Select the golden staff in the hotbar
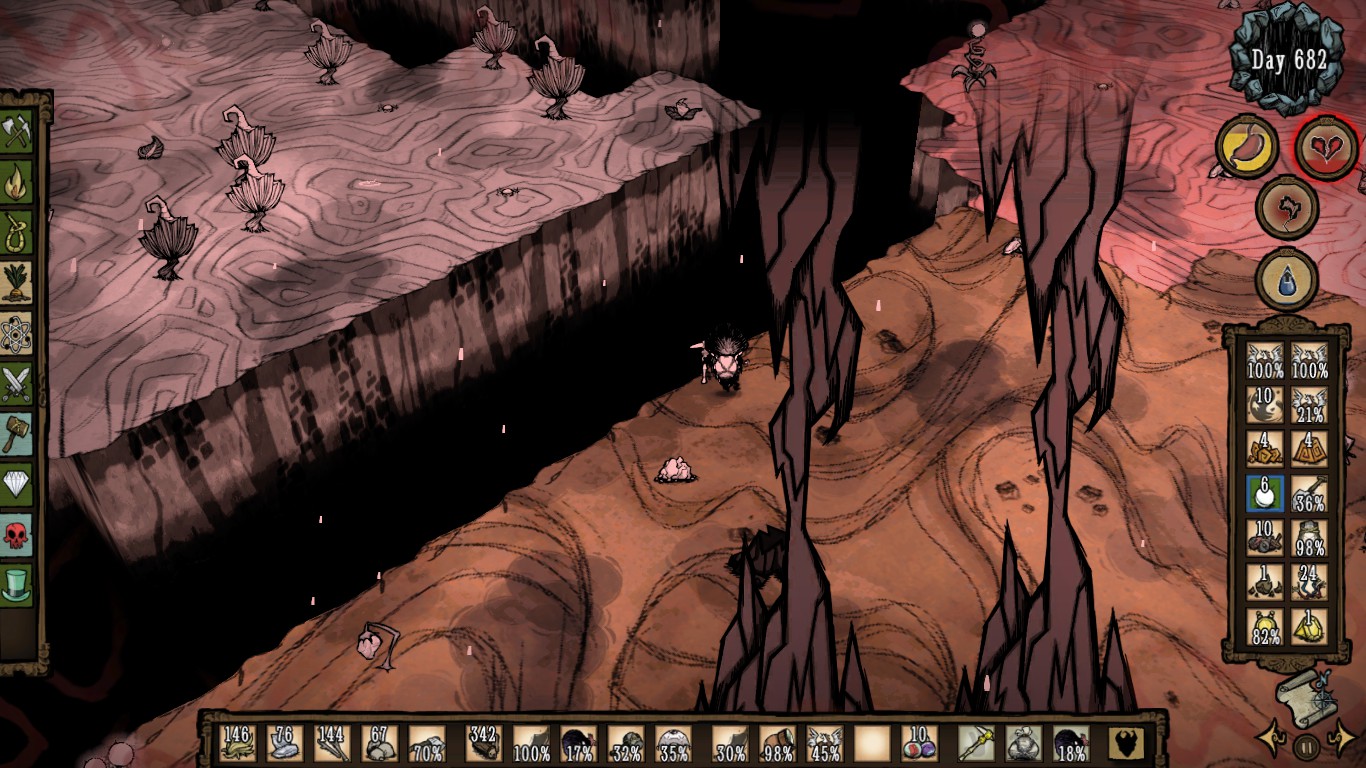This screenshot has width=1366, height=768. point(974,743)
